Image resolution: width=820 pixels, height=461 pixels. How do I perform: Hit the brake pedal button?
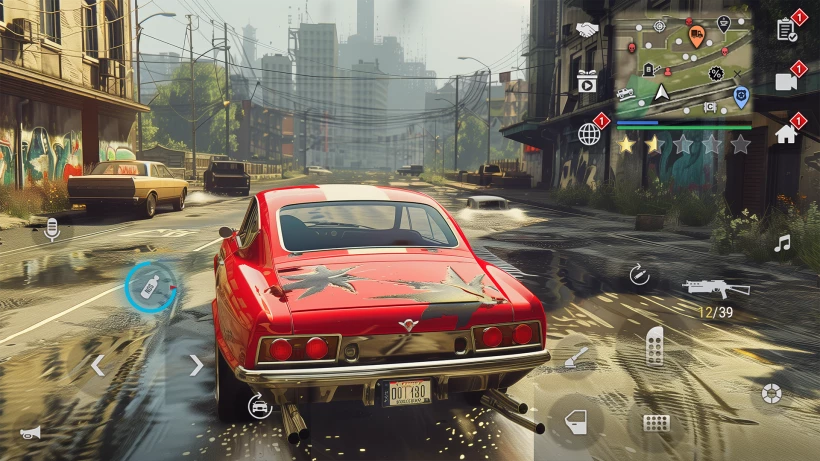point(656,422)
